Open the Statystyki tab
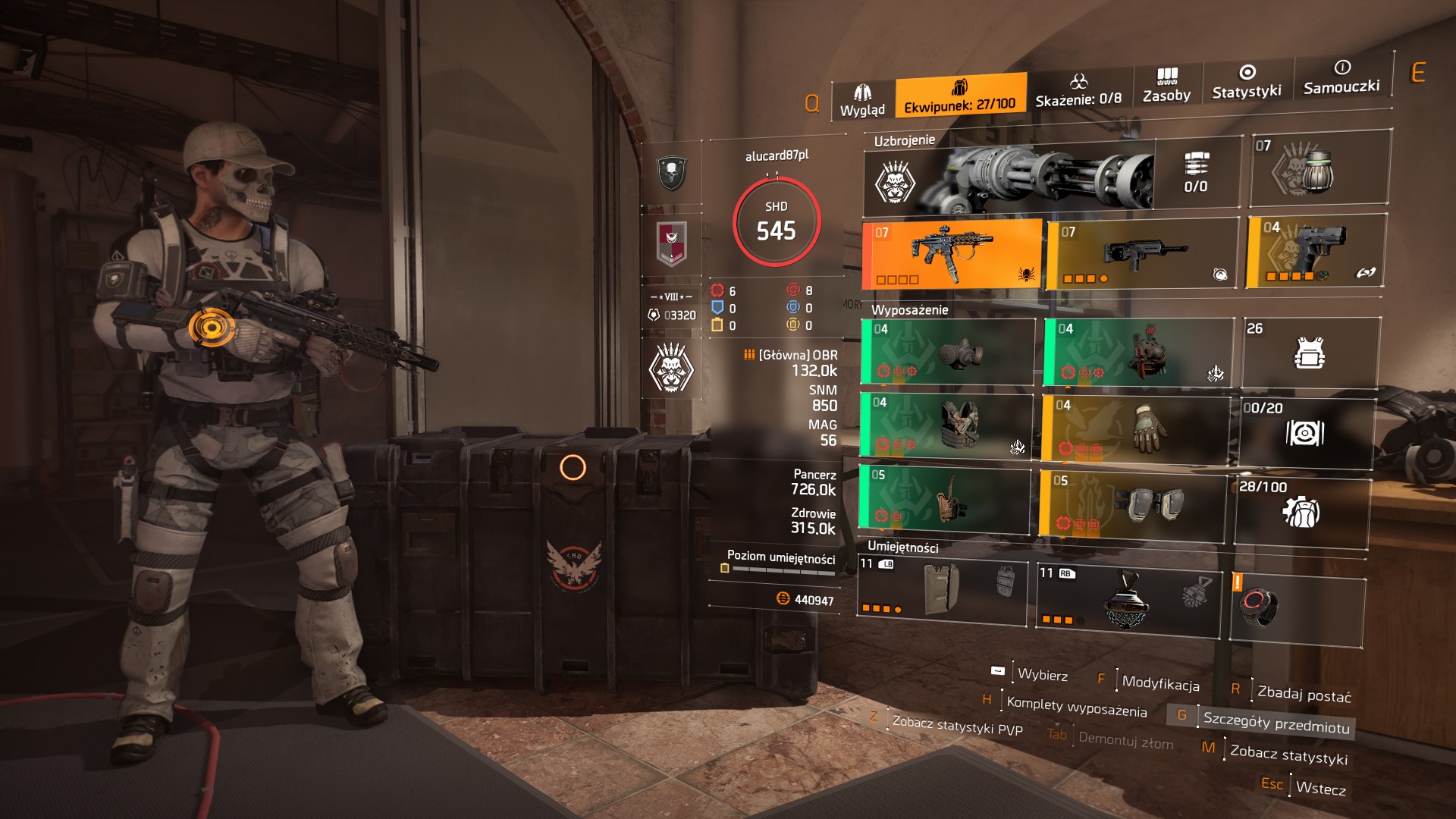This screenshot has width=1456, height=819. 1246,82
